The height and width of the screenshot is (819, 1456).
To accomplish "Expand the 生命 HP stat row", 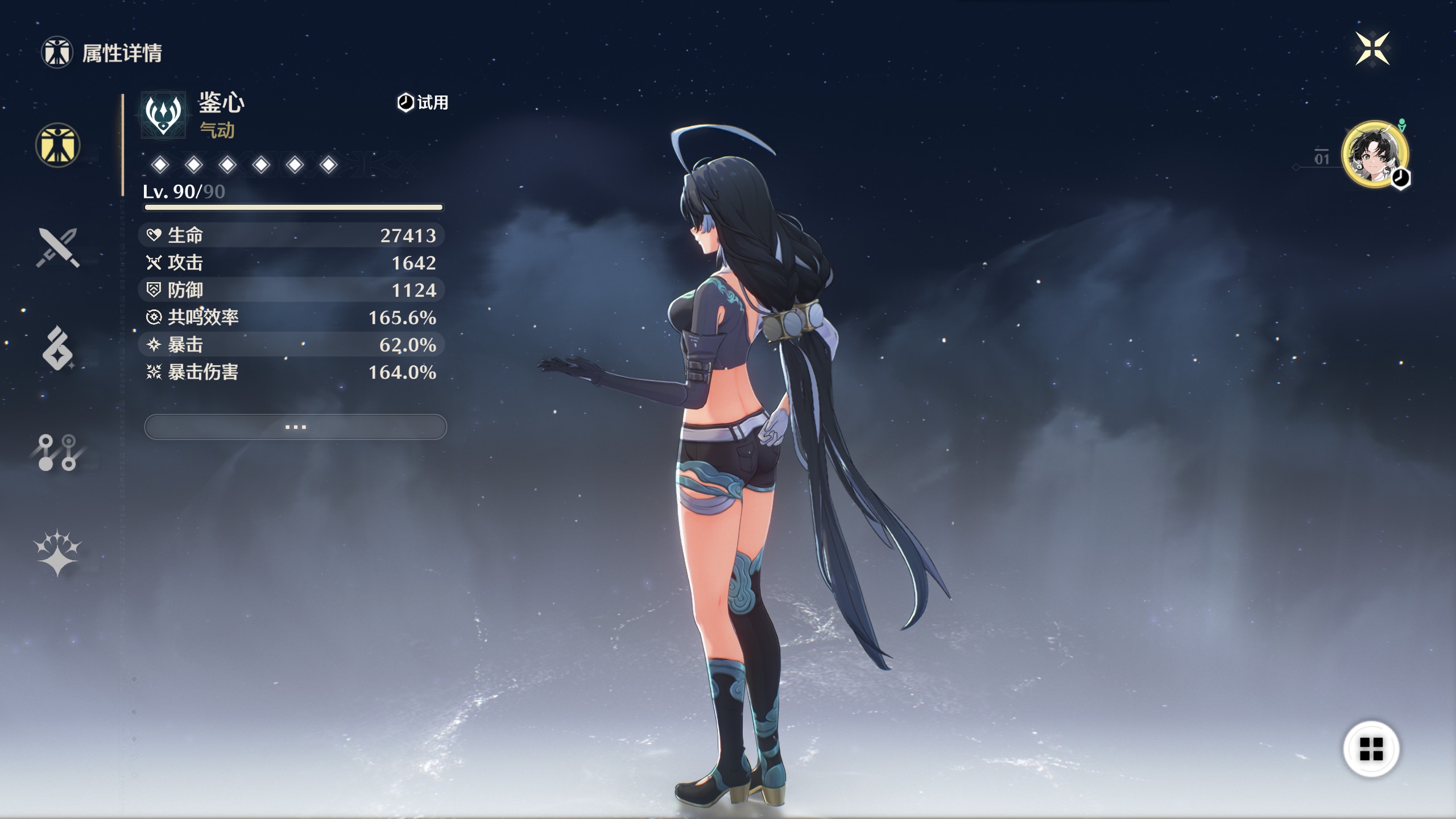I will 294,235.
